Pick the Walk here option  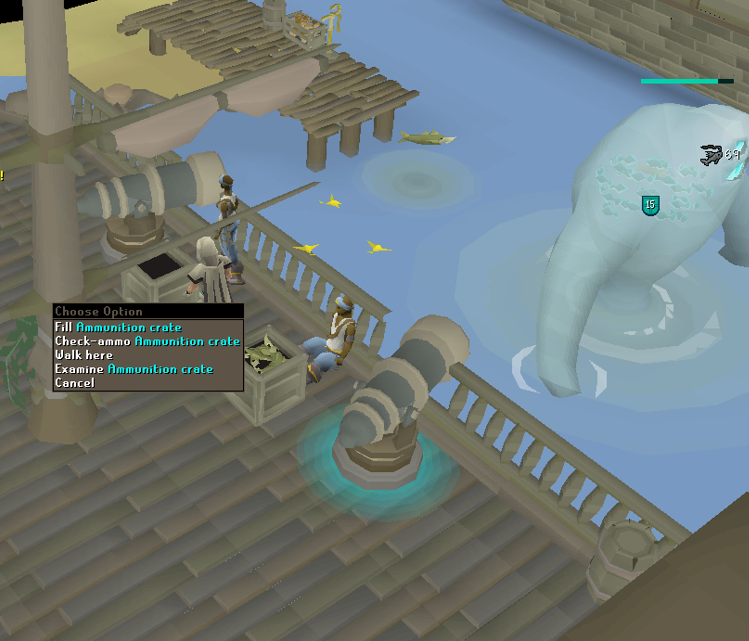coord(84,355)
